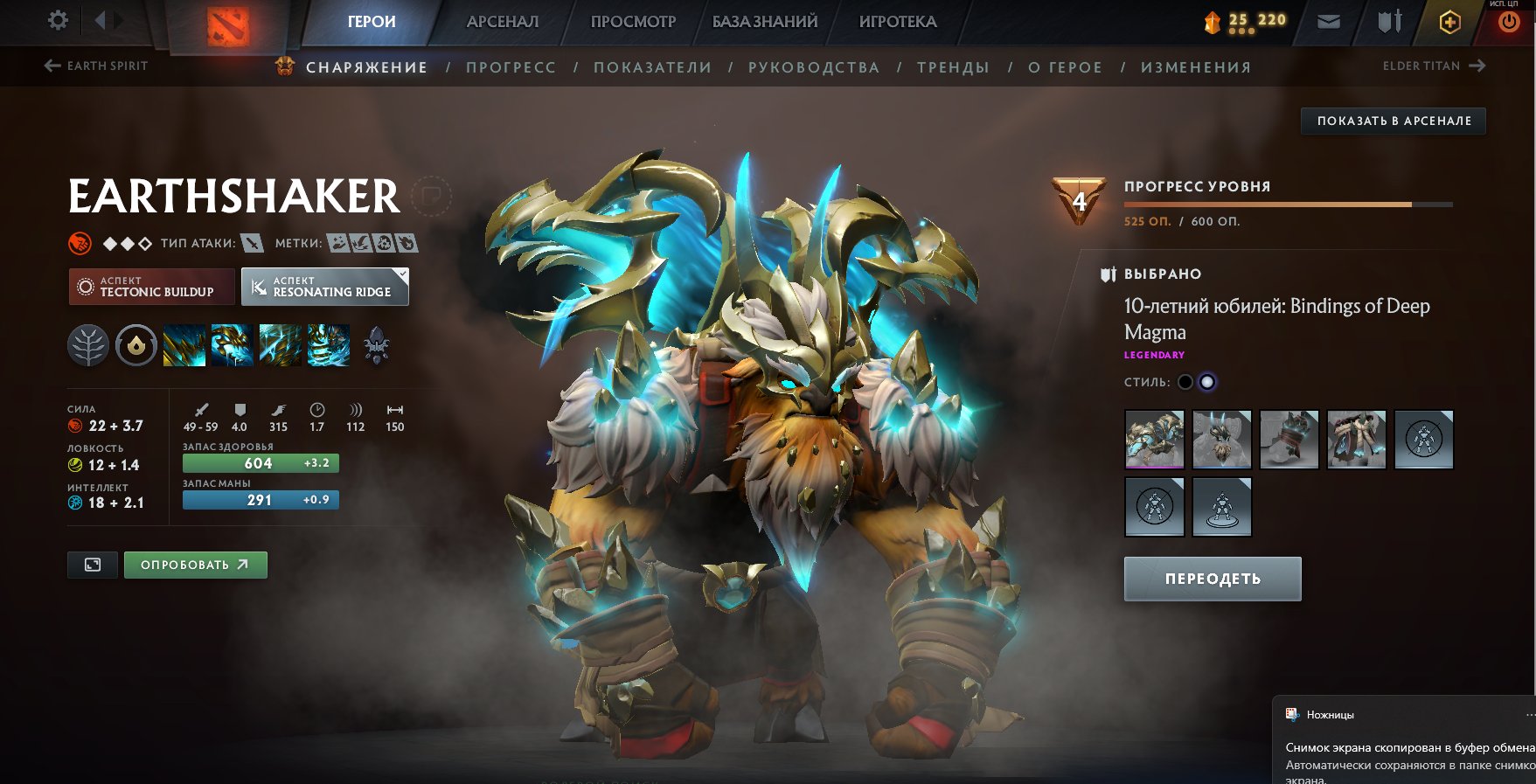This screenshot has width=1536, height=784.
Task: Open the О герое subtab
Action: coord(1065,67)
